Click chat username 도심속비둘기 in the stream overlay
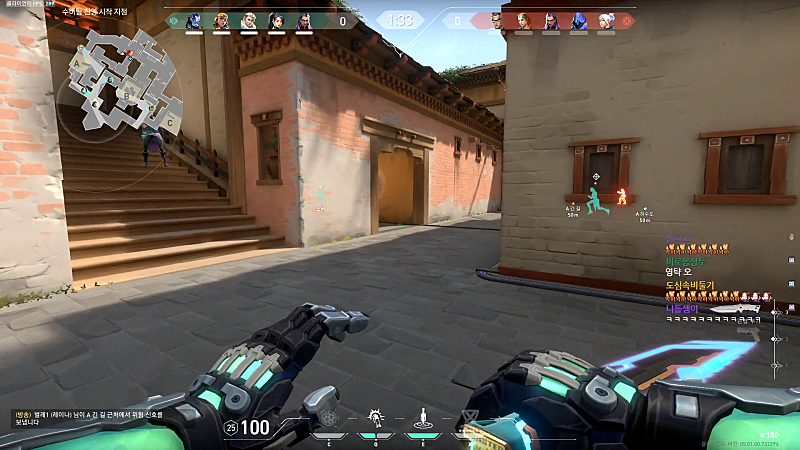 (x=691, y=286)
